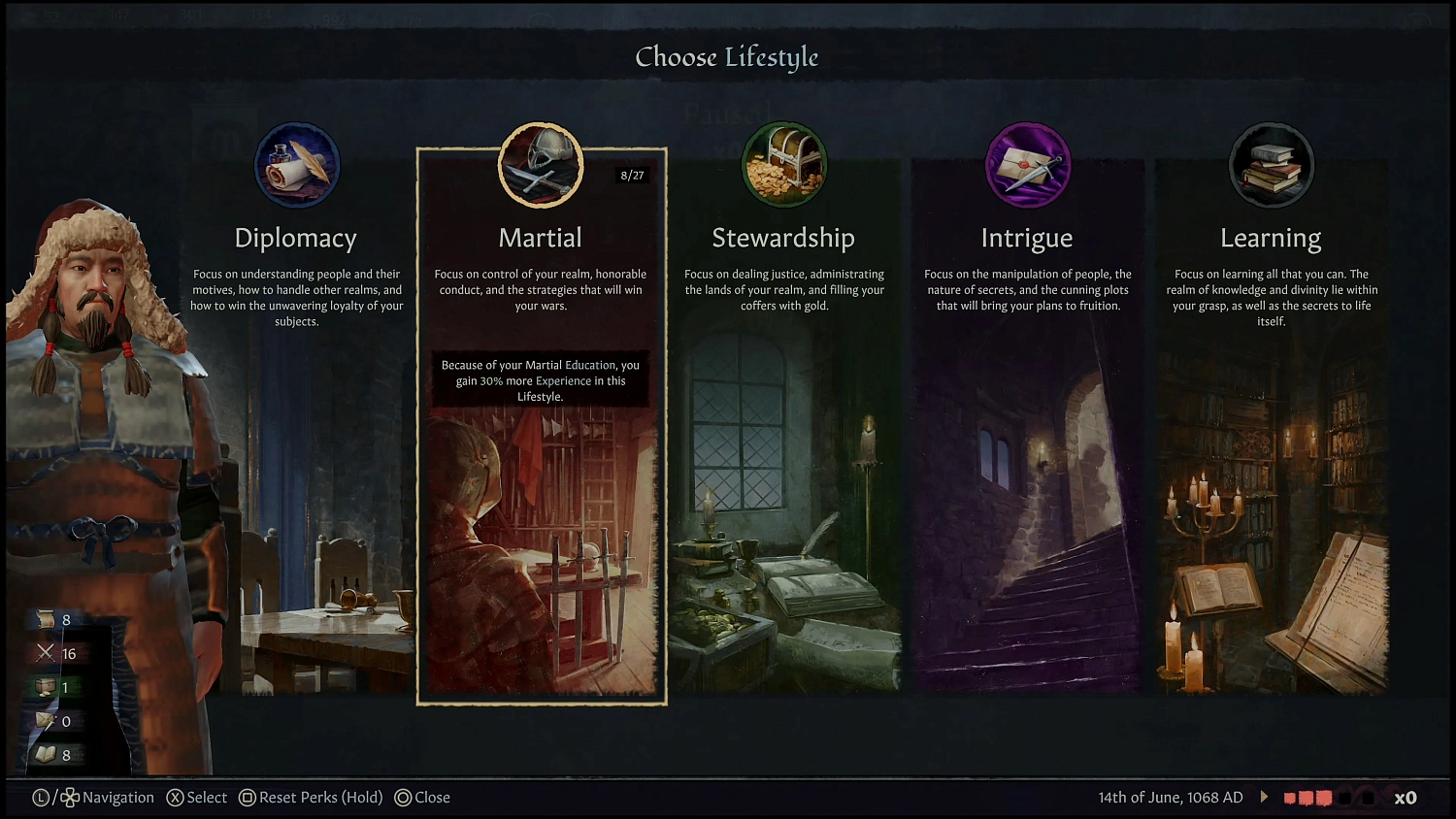This screenshot has width=1456, height=819.
Task: Click the Close option in the bottom bar
Action: [x=422, y=797]
